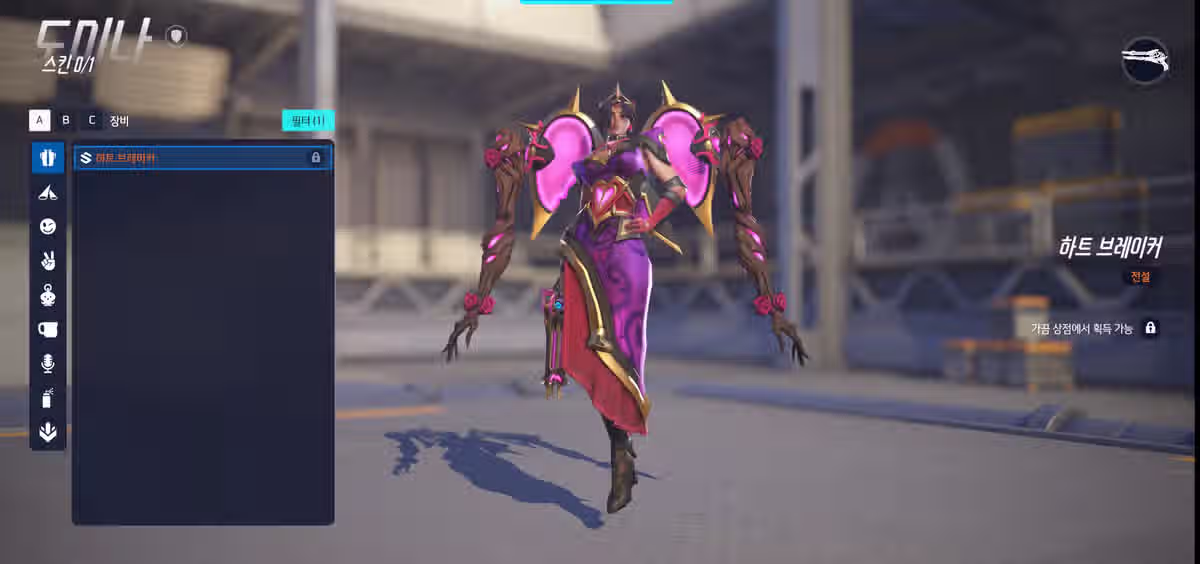Image resolution: width=1200 pixels, height=564 pixels.
Task: Click the shield badge beside the hero name
Action: (x=177, y=37)
